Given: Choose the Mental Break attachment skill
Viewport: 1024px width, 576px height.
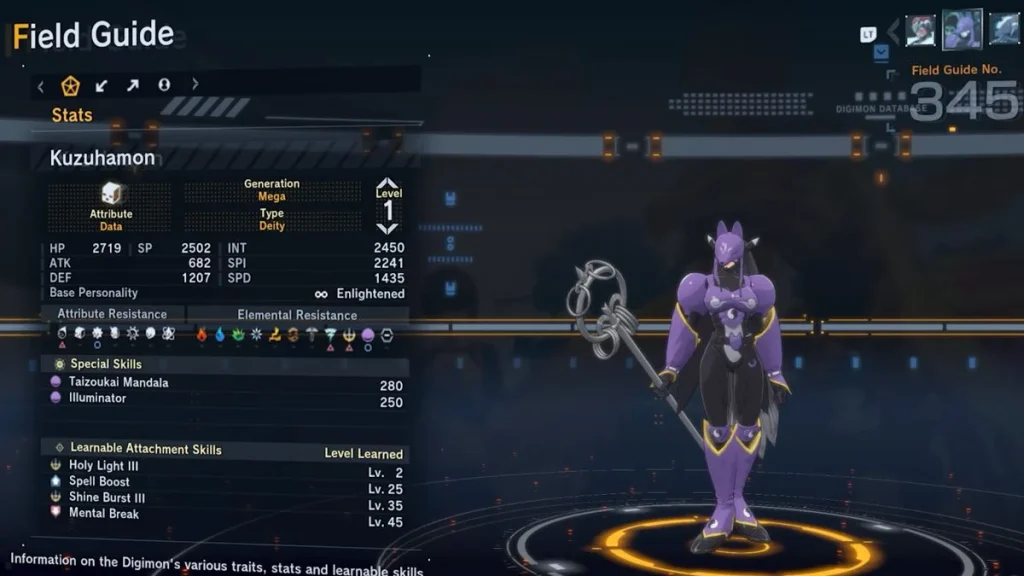Looking at the screenshot, I should (x=103, y=514).
